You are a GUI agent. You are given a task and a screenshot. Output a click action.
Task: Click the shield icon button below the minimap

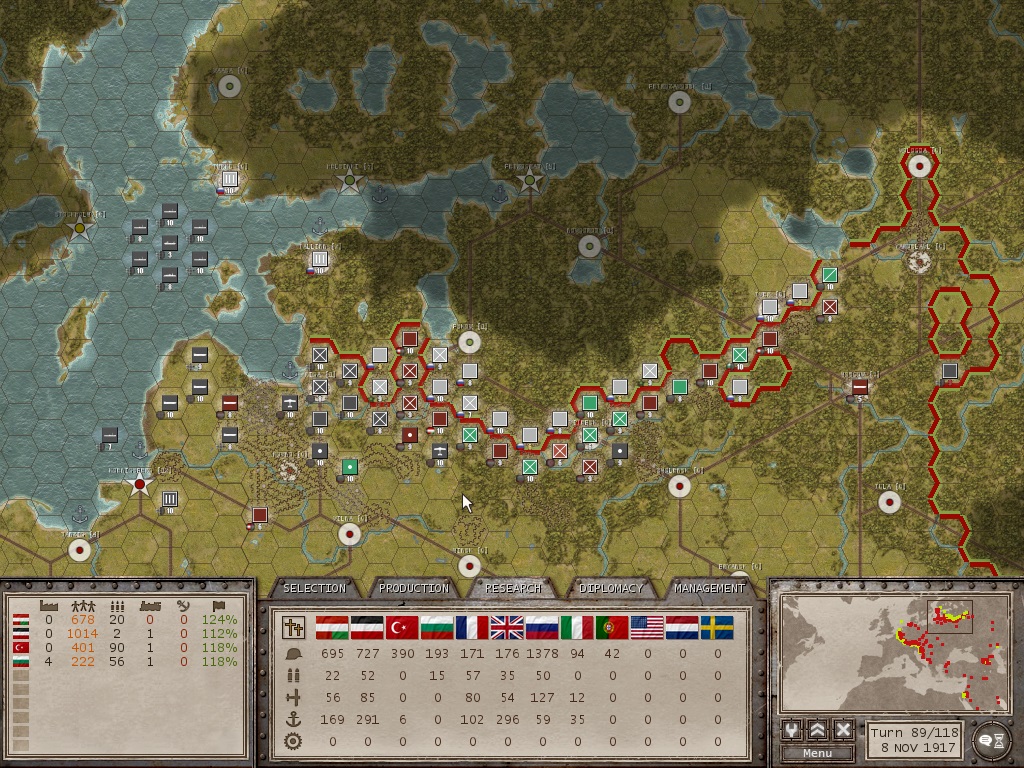coord(793,730)
